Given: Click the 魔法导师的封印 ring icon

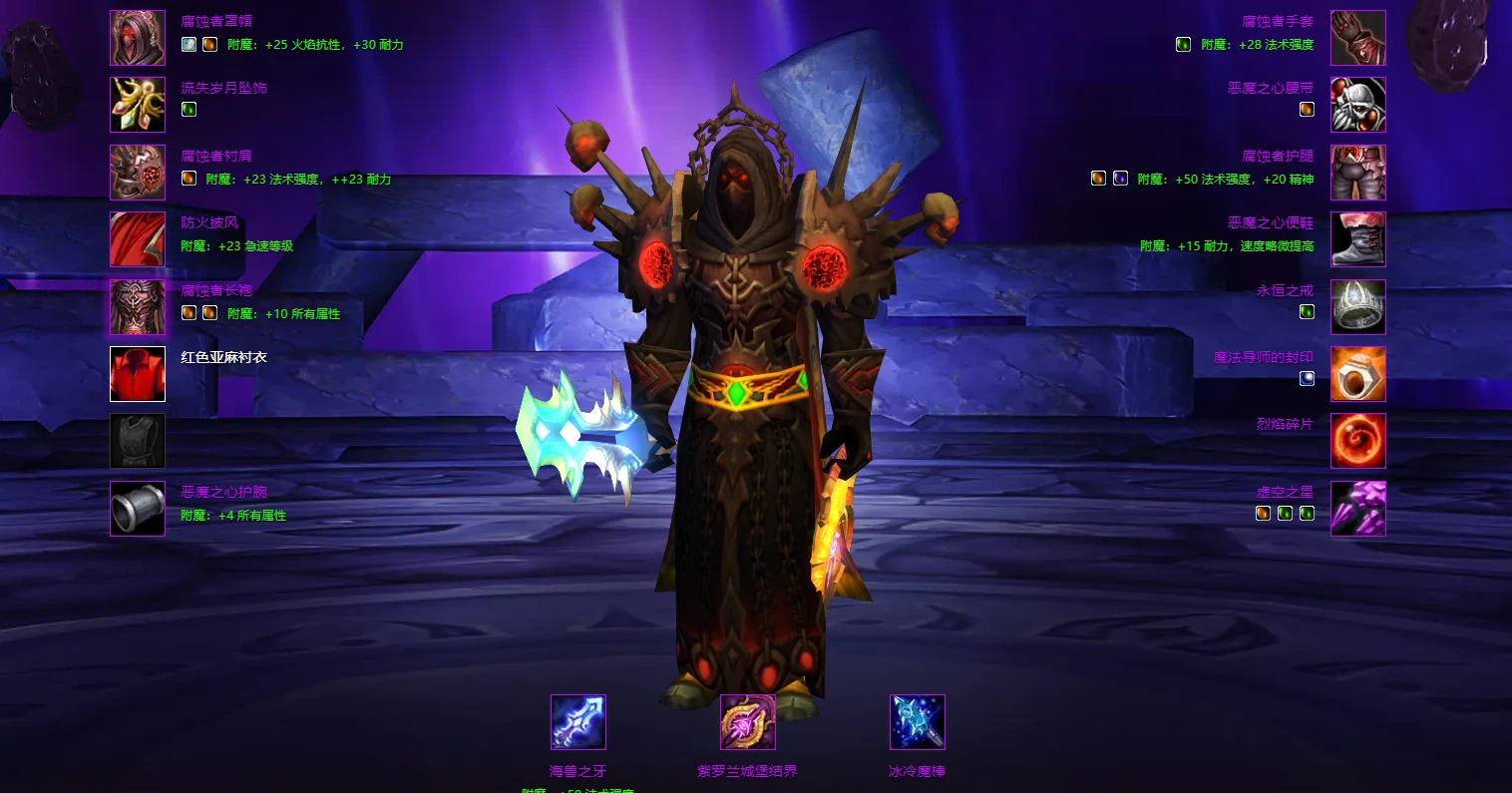Looking at the screenshot, I should 1357,374.
